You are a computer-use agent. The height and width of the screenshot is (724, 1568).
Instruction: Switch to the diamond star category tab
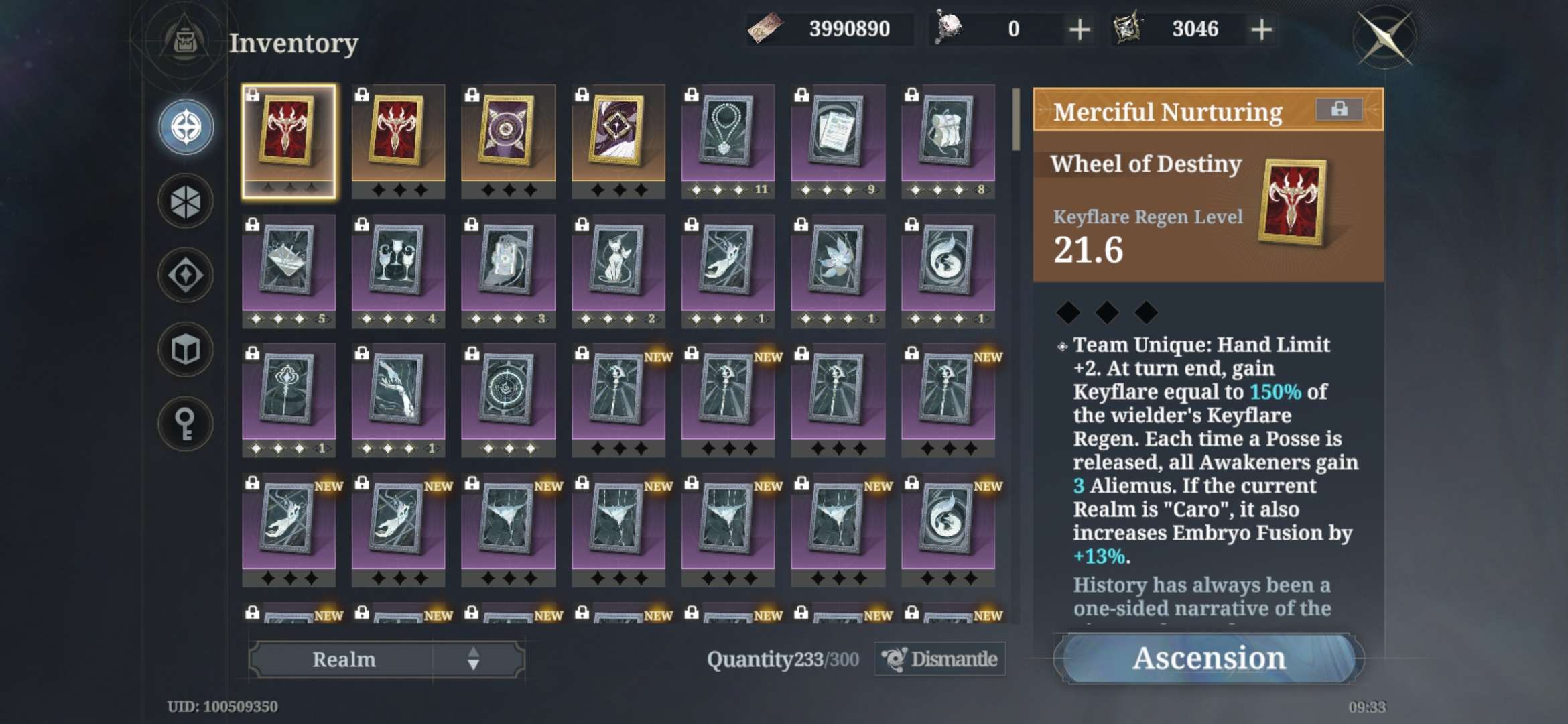click(x=186, y=275)
